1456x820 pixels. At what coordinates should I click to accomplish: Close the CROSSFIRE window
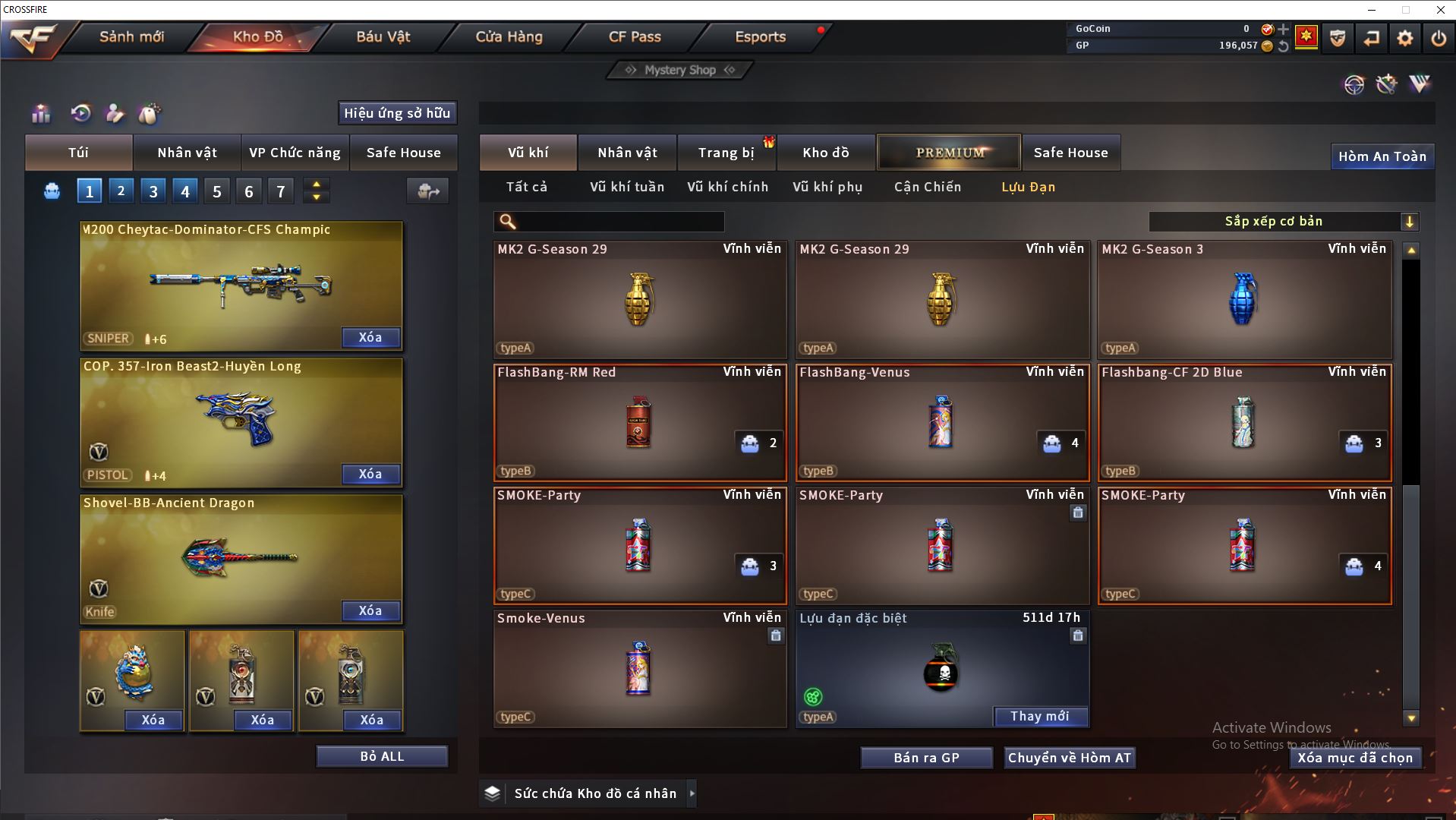[x=1440, y=10]
